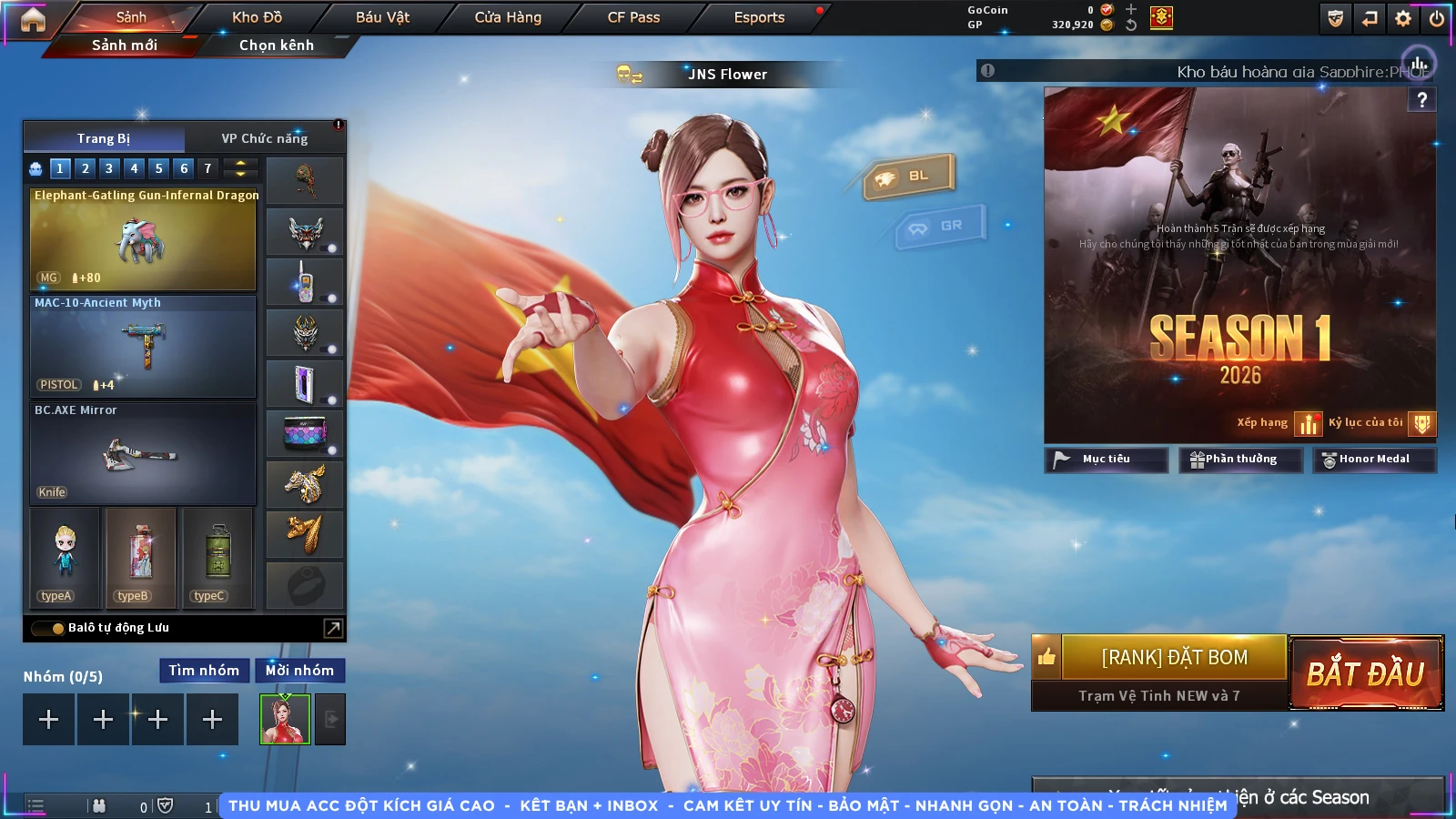Open the Mục tiêu objectives
Screen dimensions: 1456x819
(x=1106, y=460)
